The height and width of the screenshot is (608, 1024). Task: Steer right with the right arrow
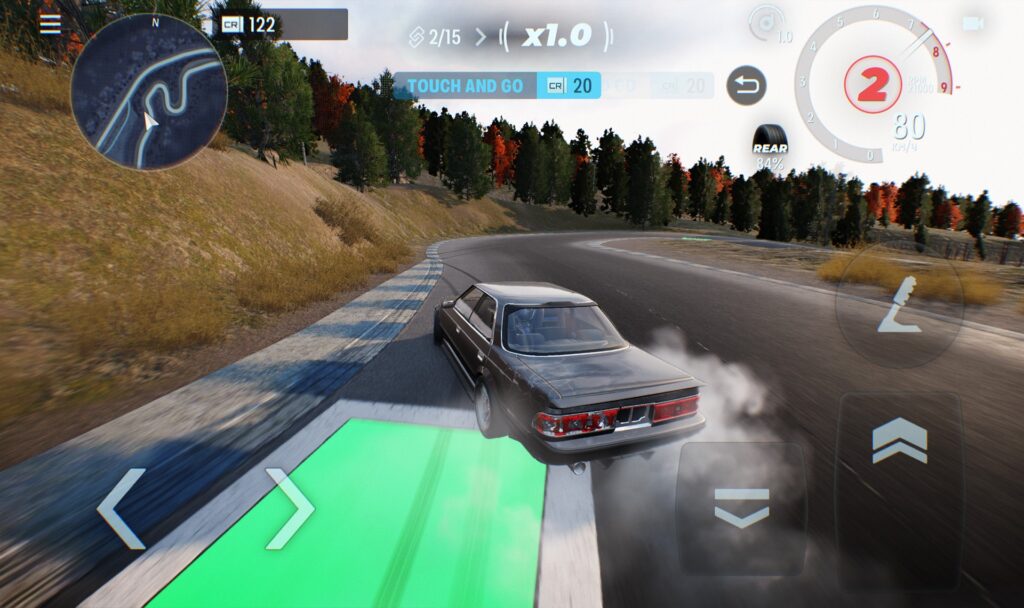point(290,509)
